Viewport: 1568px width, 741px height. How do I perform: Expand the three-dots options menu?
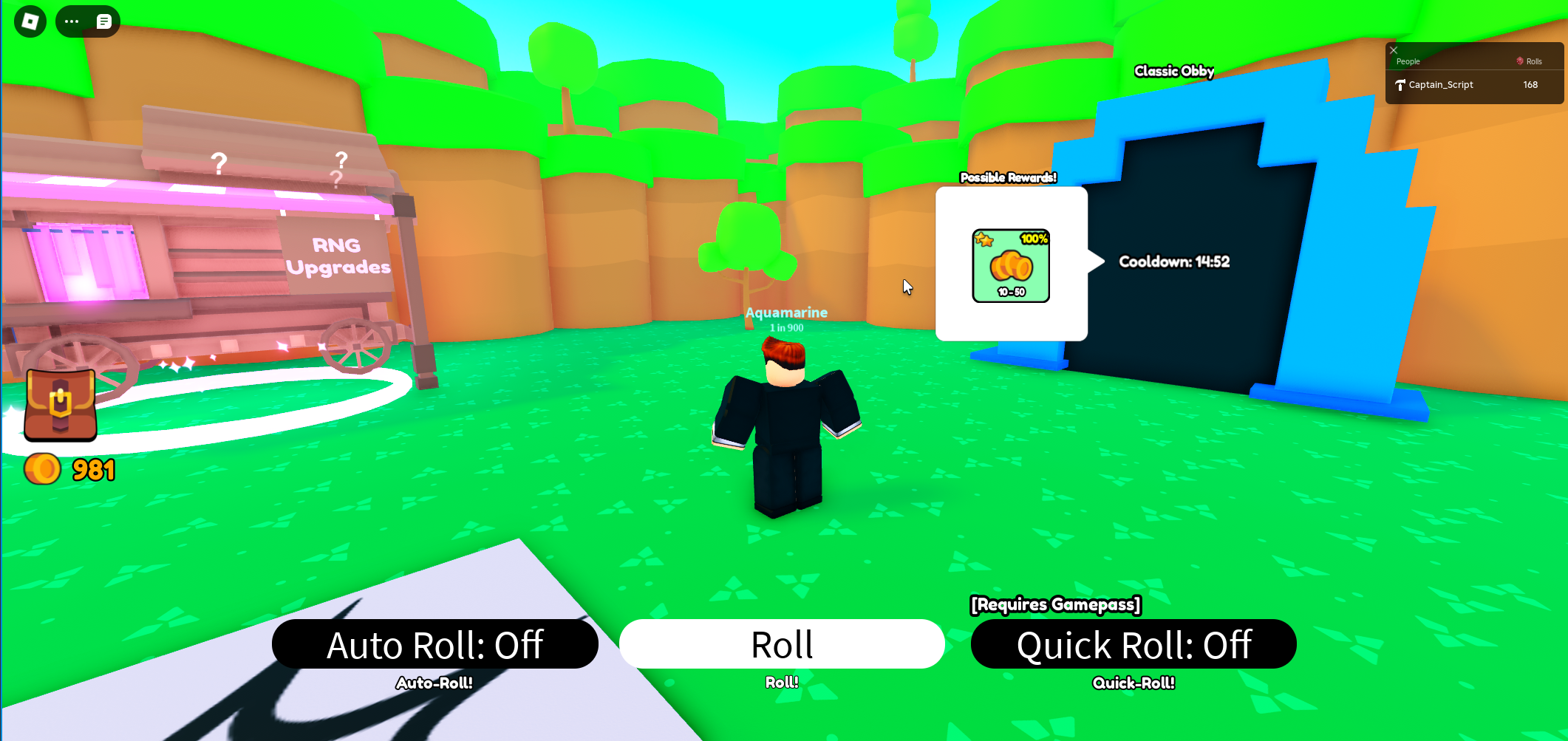(71, 21)
